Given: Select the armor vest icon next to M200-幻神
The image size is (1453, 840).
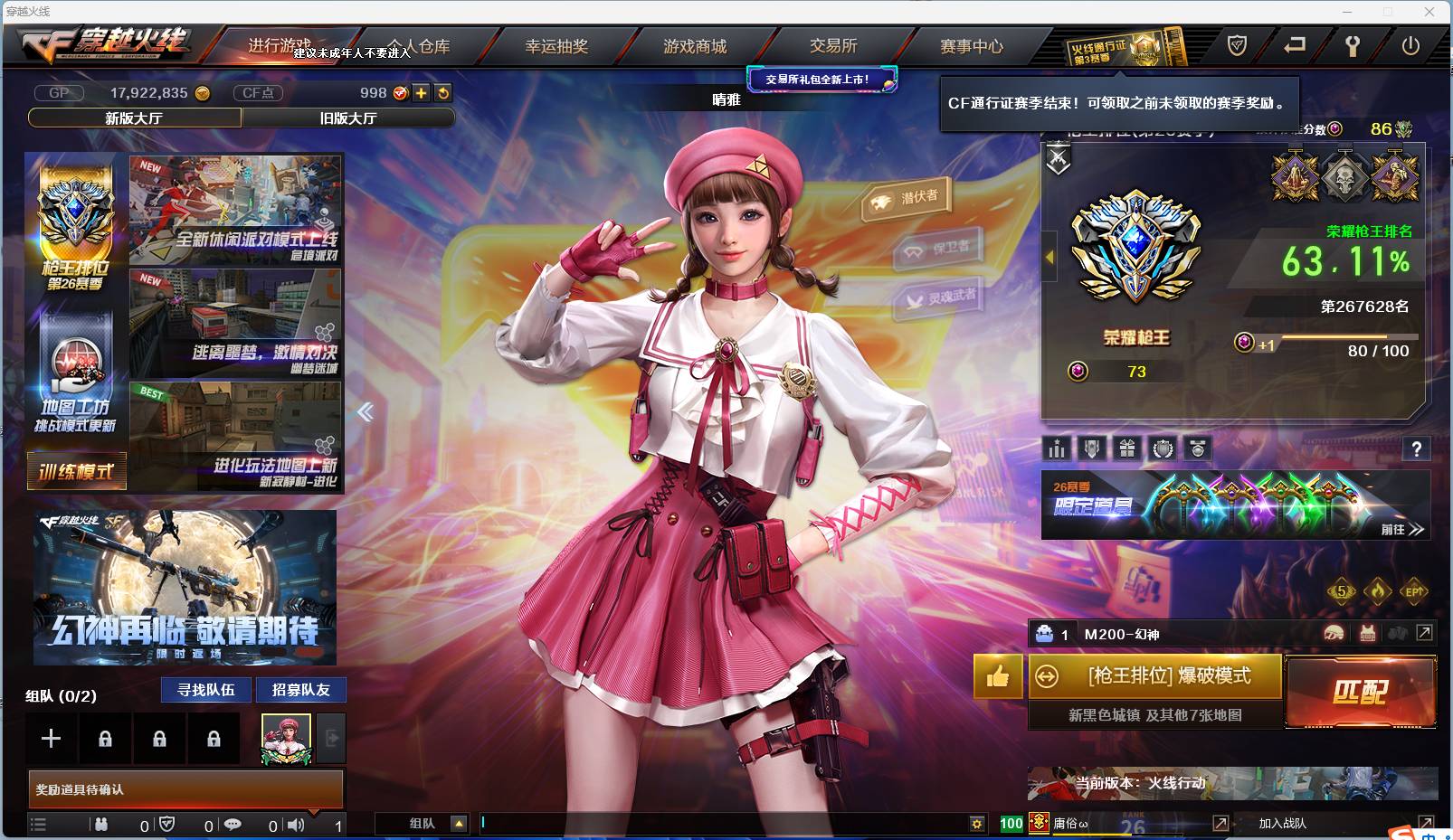Looking at the screenshot, I should click(x=1367, y=634).
